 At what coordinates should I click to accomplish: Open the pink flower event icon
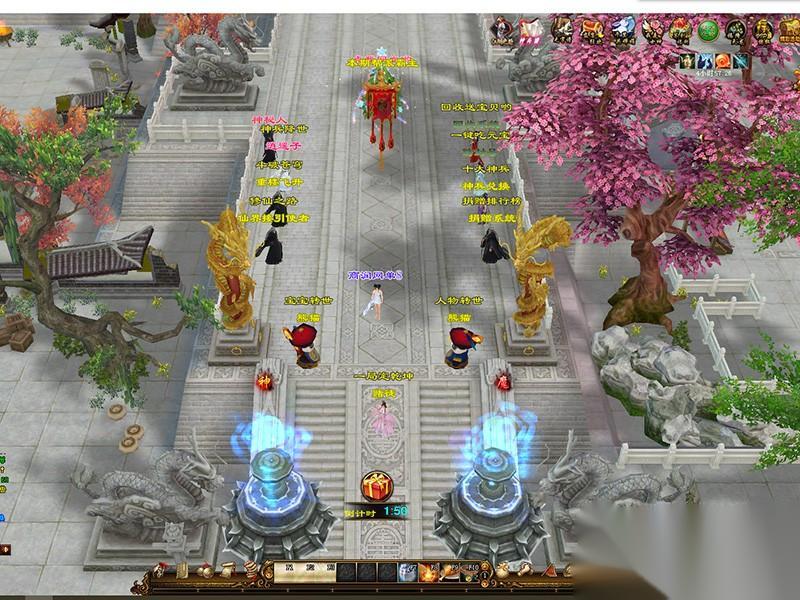tap(652, 29)
